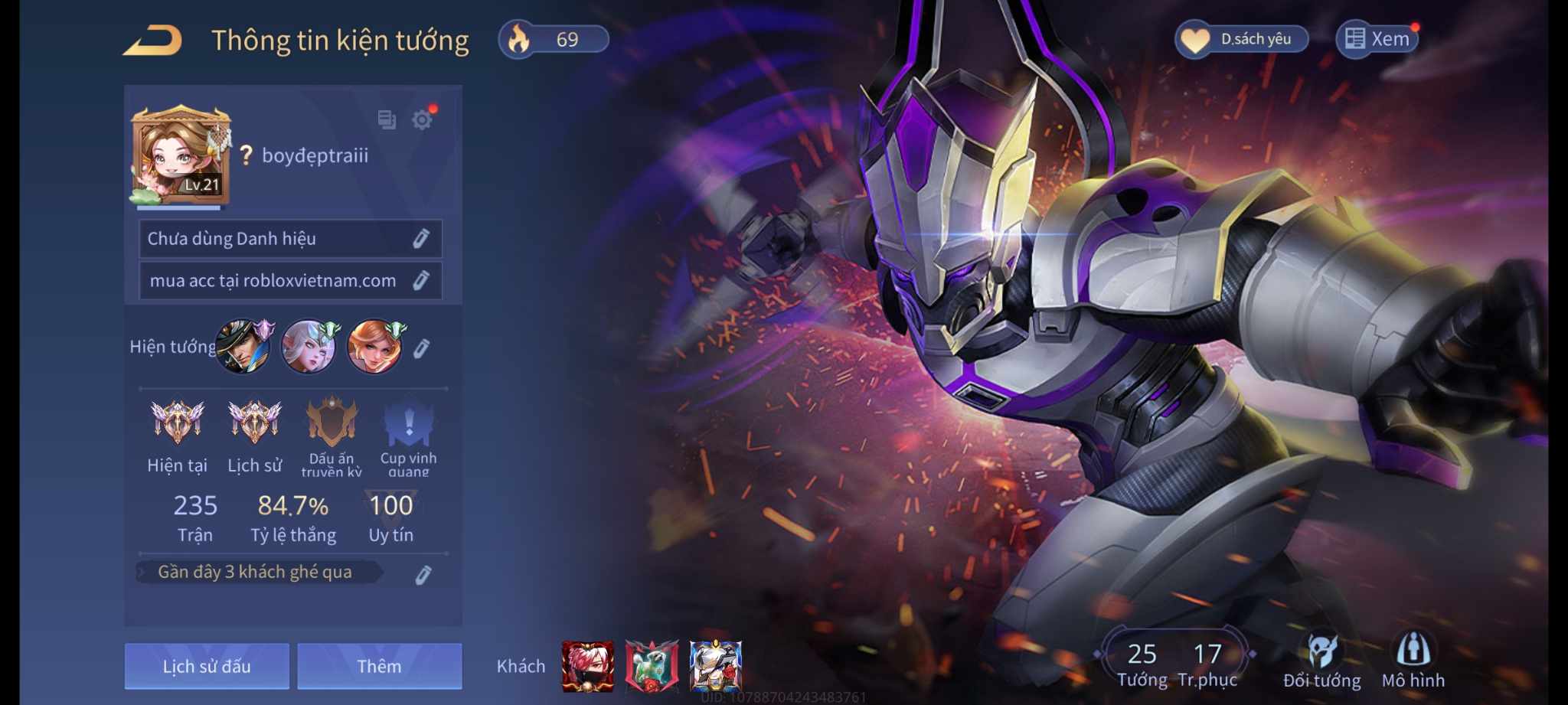The width and height of the screenshot is (1568, 705).
Task: Edit the Danh hiệu title field
Action: pyautogui.click(x=420, y=239)
